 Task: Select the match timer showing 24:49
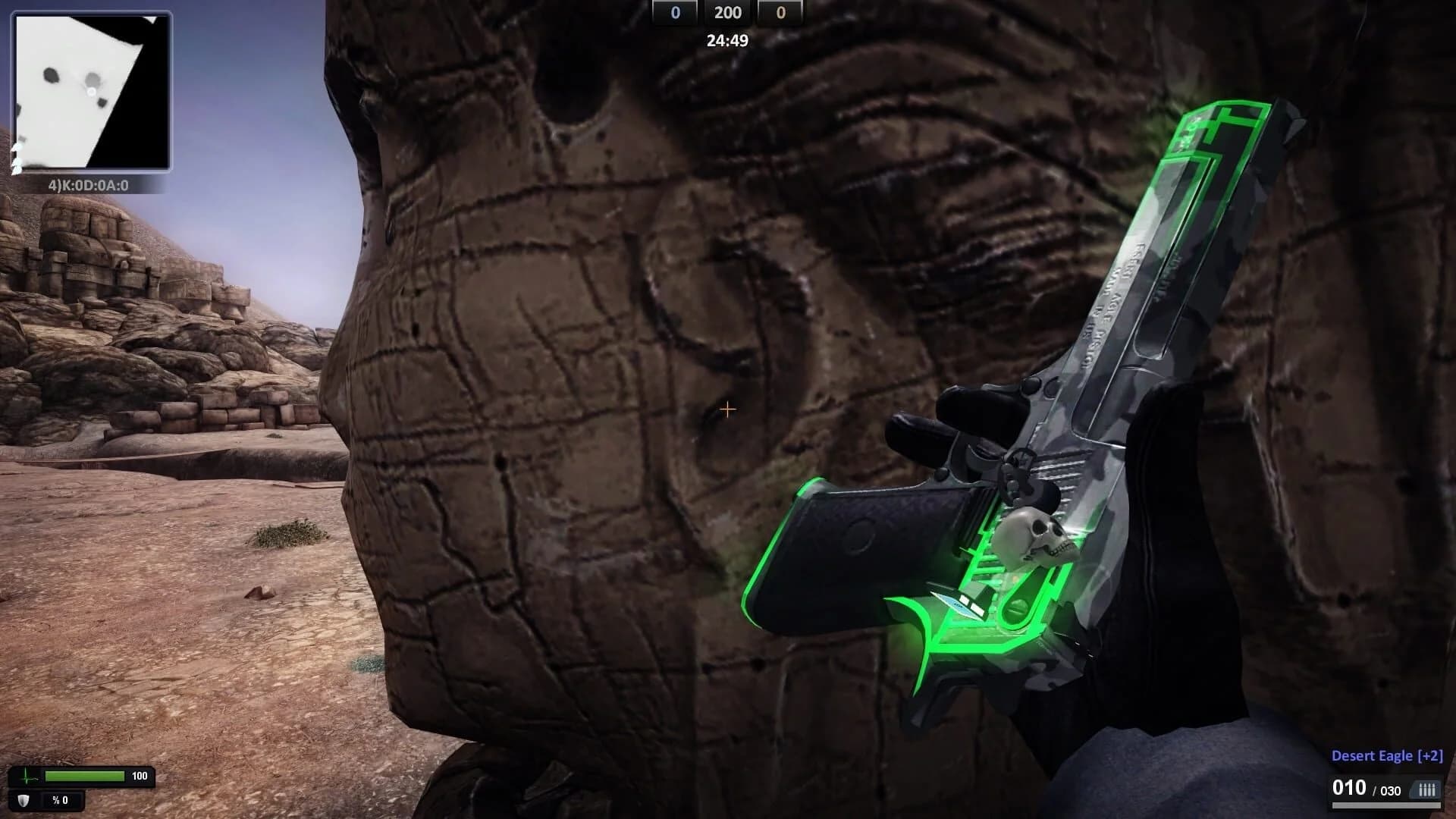728,39
